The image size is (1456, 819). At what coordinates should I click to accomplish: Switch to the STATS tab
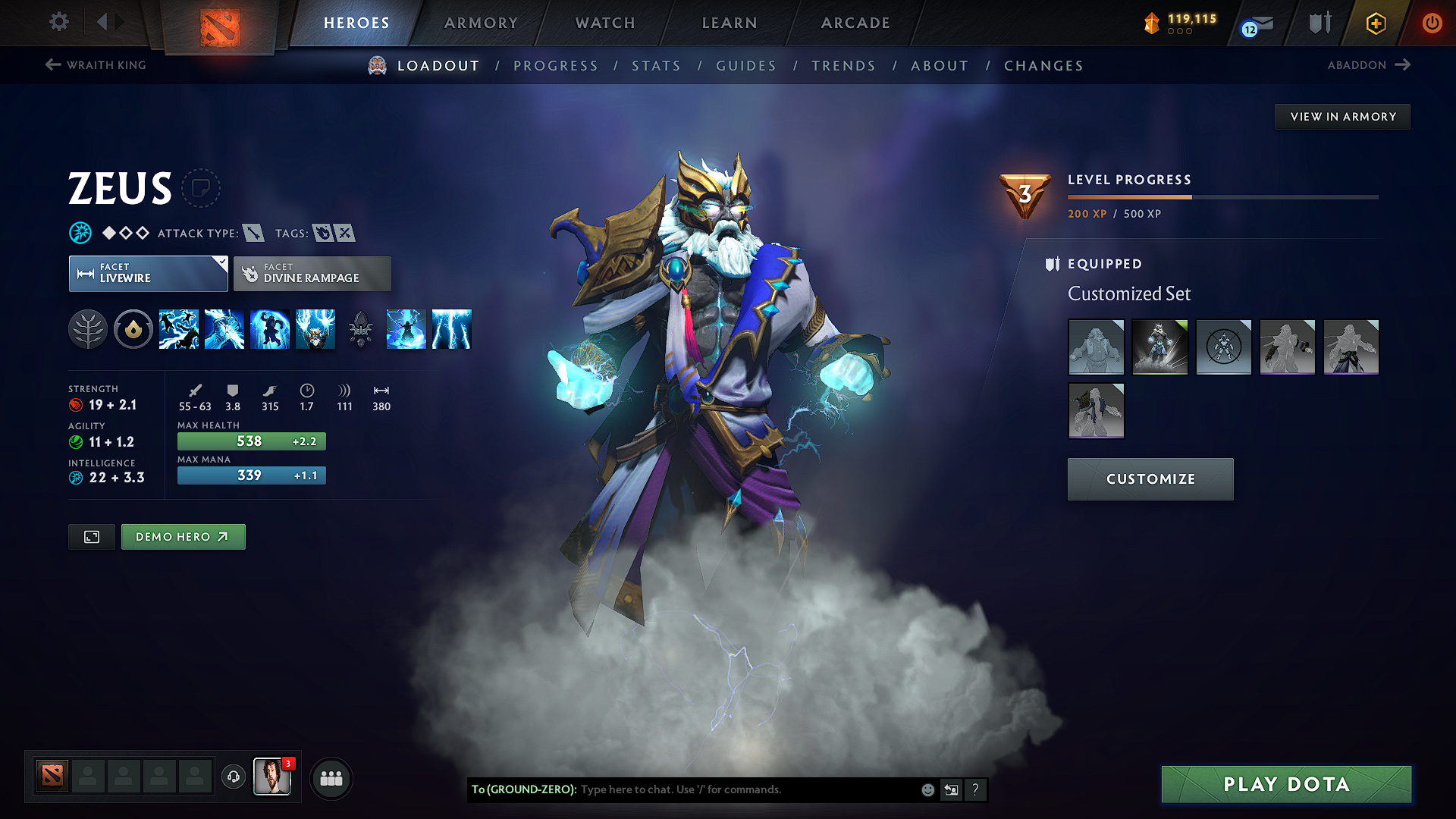656,65
